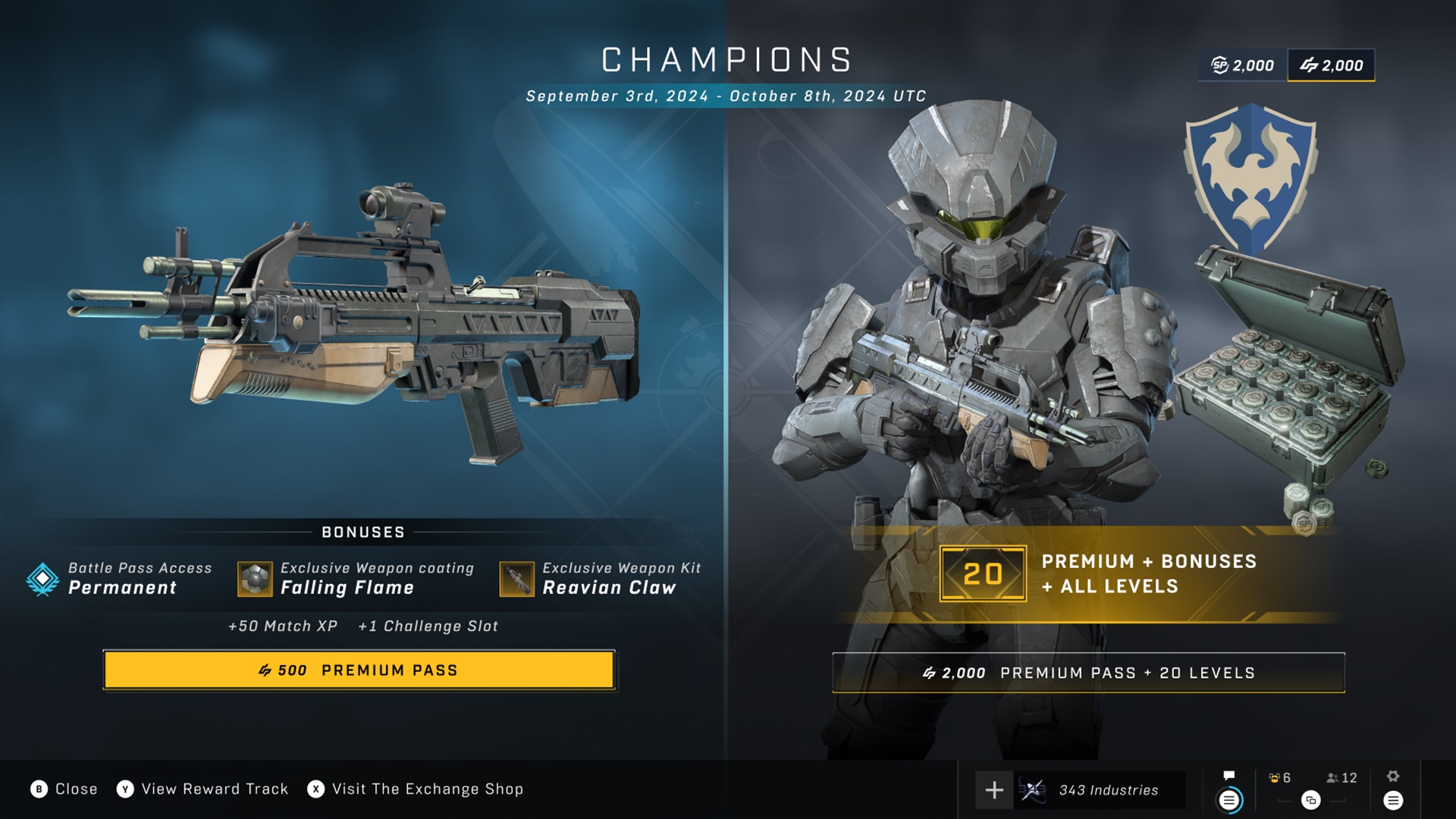
Task: Select the Spartan Points balance tab
Action: pyautogui.click(x=1243, y=66)
